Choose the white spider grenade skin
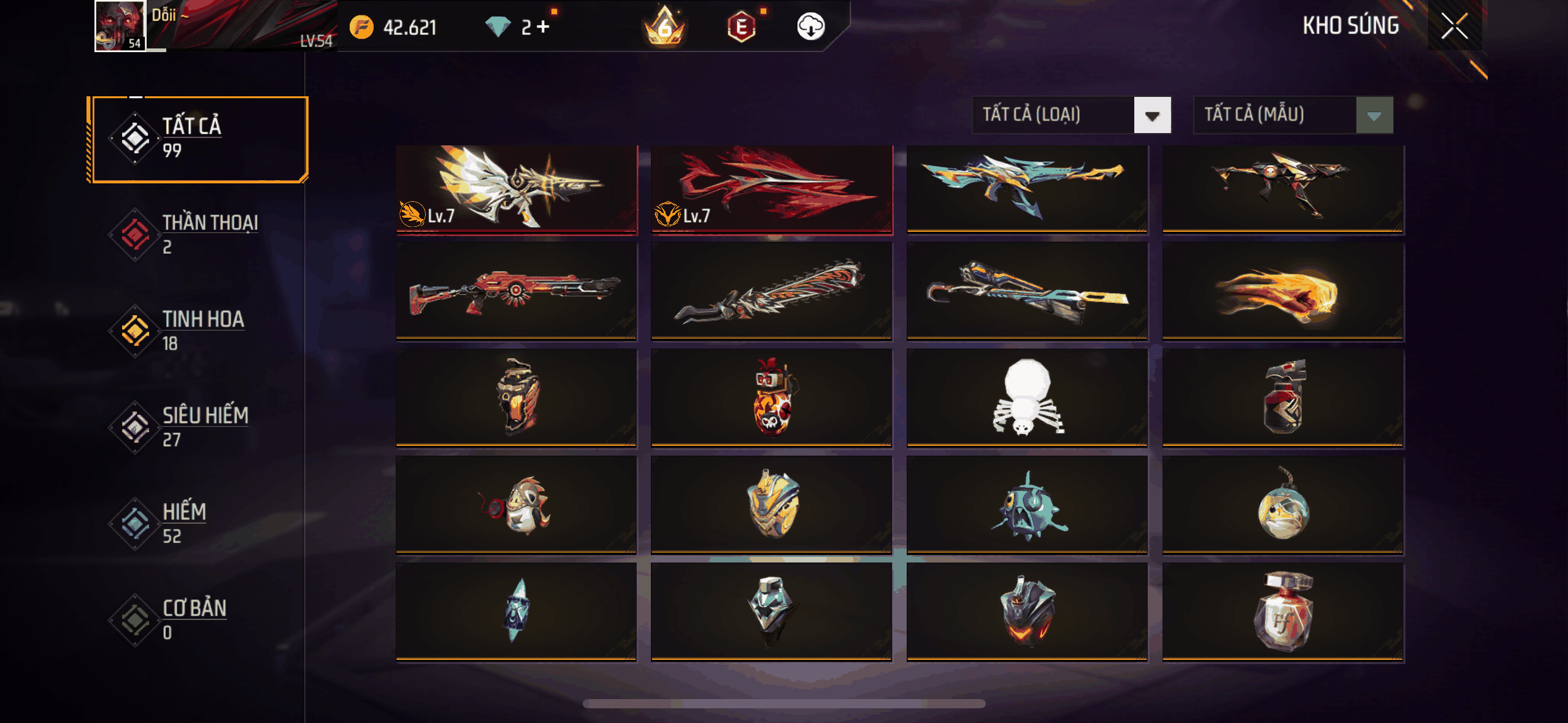 [x=1027, y=397]
